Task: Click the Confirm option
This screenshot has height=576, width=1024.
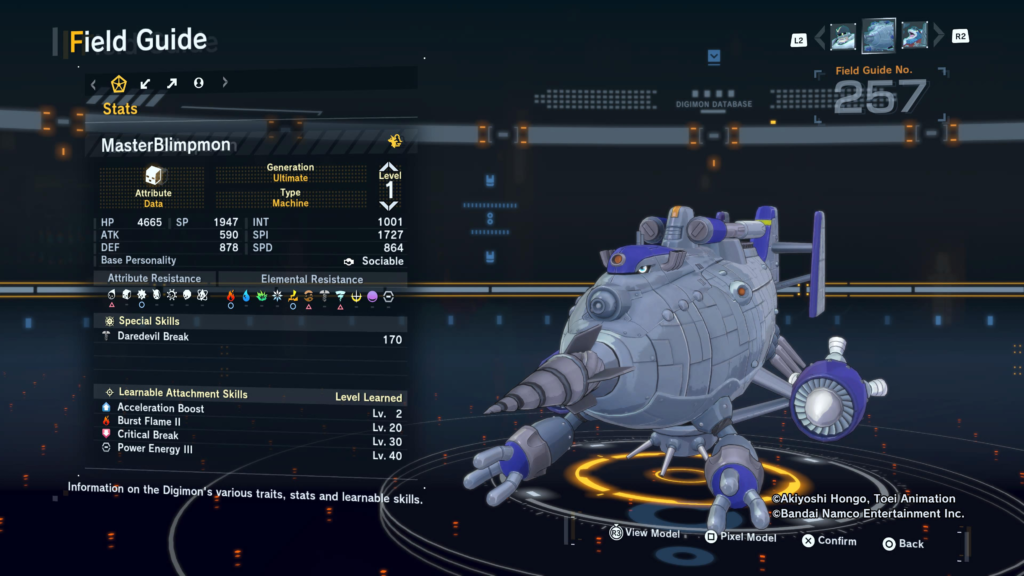Action: (x=828, y=541)
